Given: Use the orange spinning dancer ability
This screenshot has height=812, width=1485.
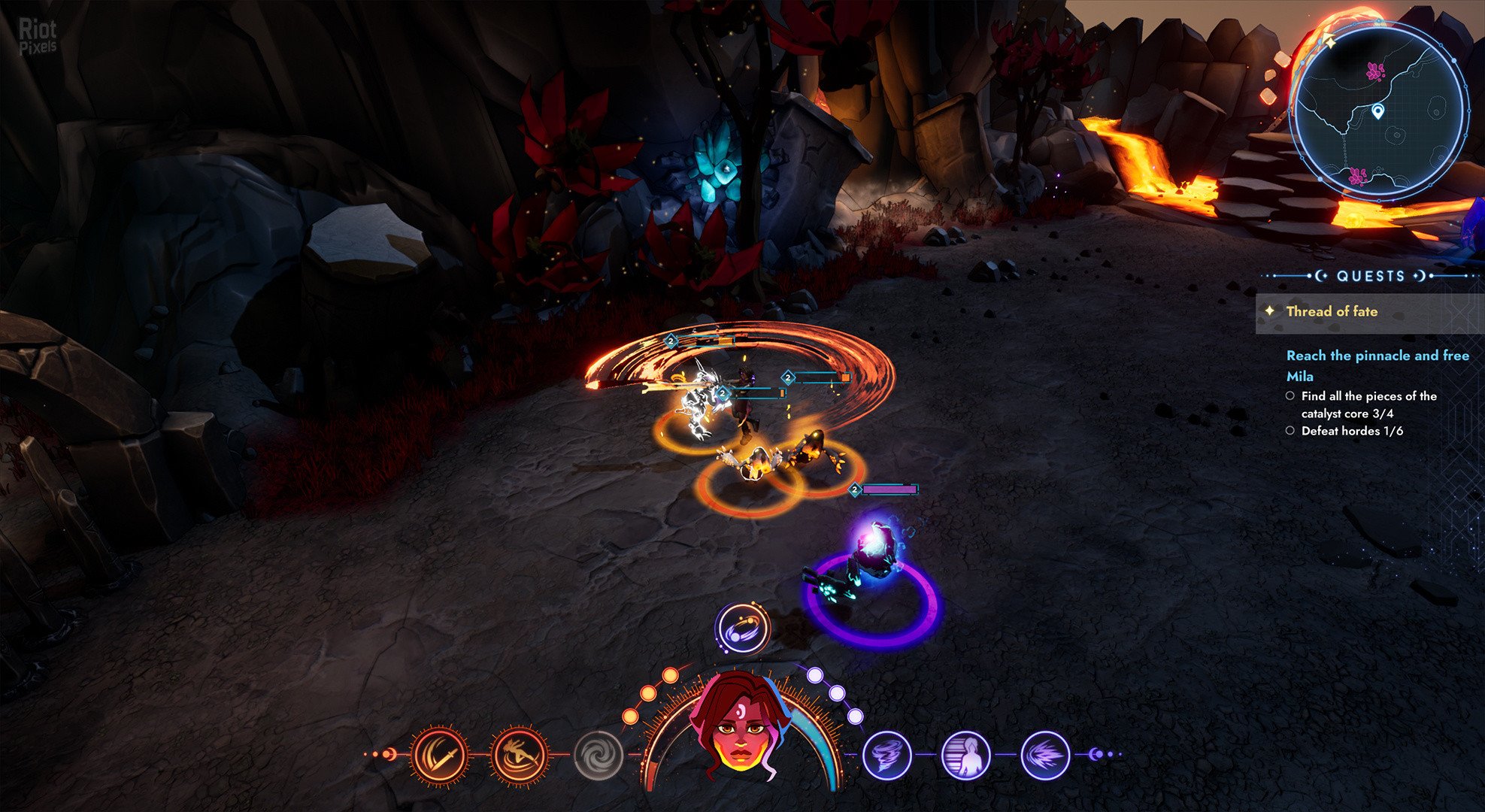Looking at the screenshot, I should 519,756.
